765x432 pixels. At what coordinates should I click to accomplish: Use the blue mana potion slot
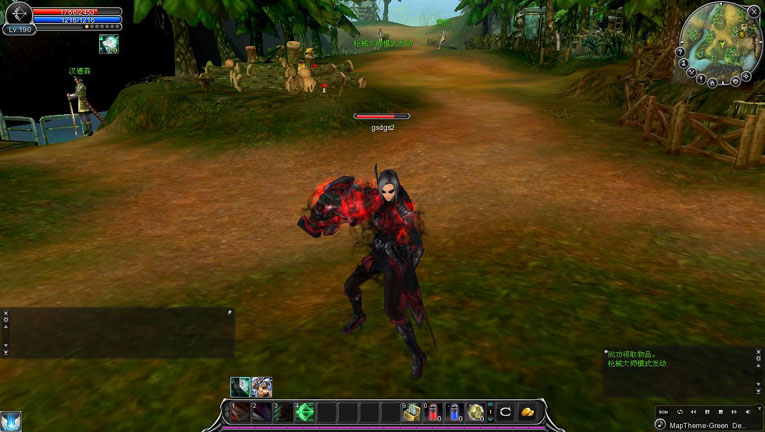(x=454, y=412)
